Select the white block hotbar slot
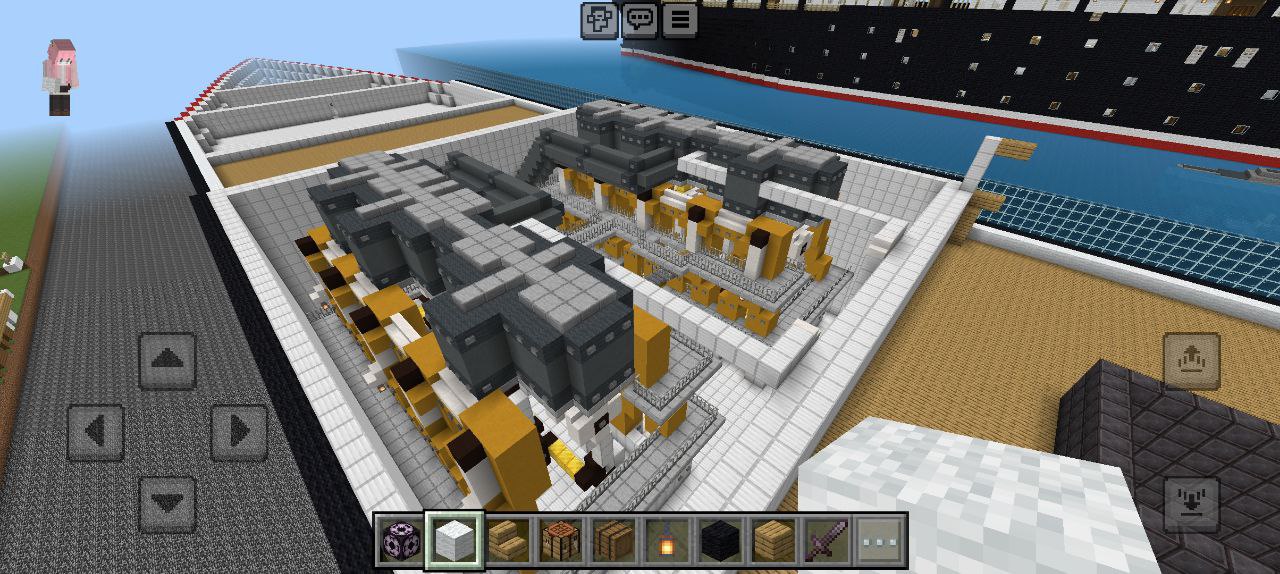The width and height of the screenshot is (1280, 574). coord(455,541)
